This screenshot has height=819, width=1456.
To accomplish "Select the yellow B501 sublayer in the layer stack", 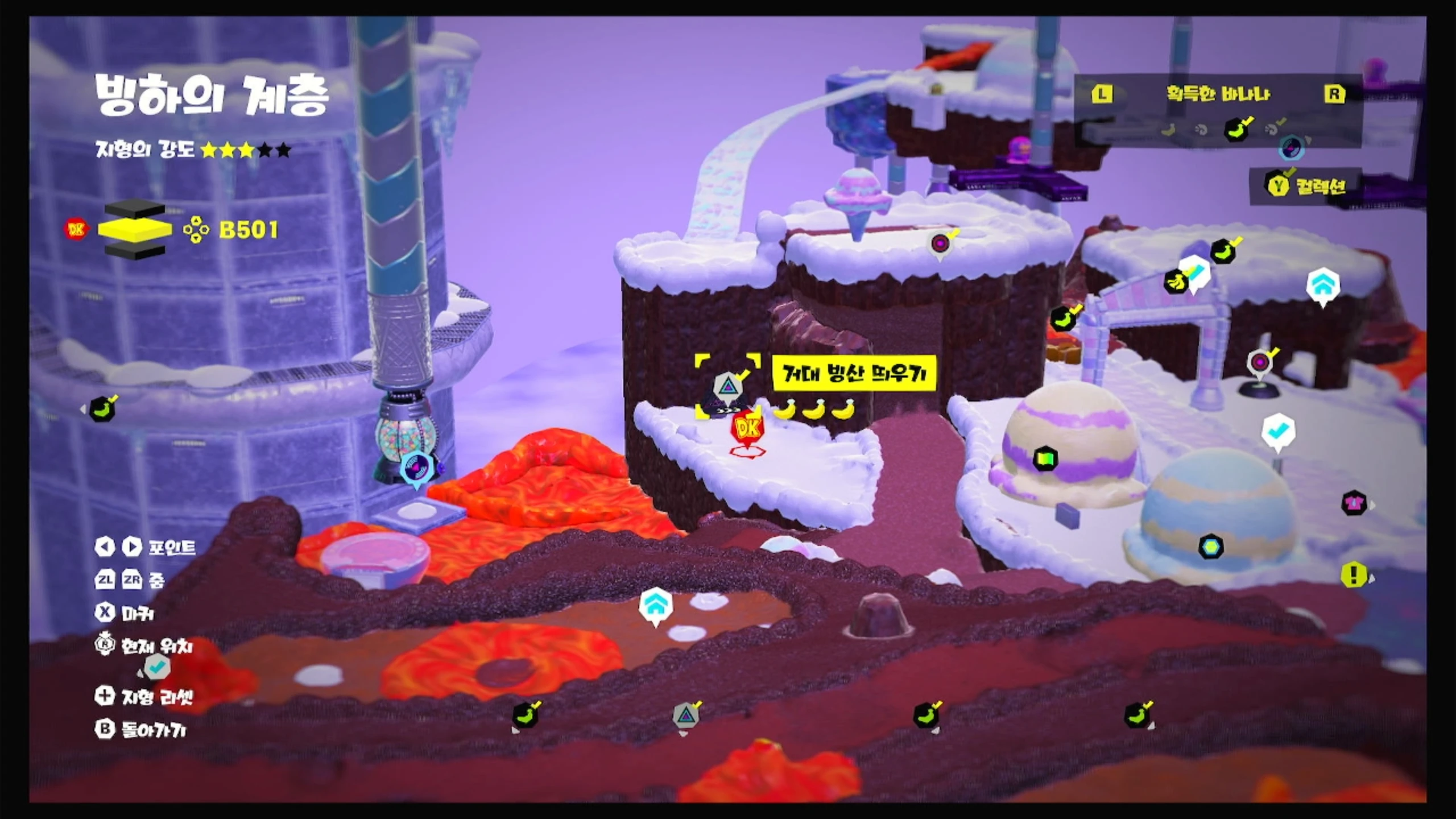I will pyautogui.click(x=135, y=229).
